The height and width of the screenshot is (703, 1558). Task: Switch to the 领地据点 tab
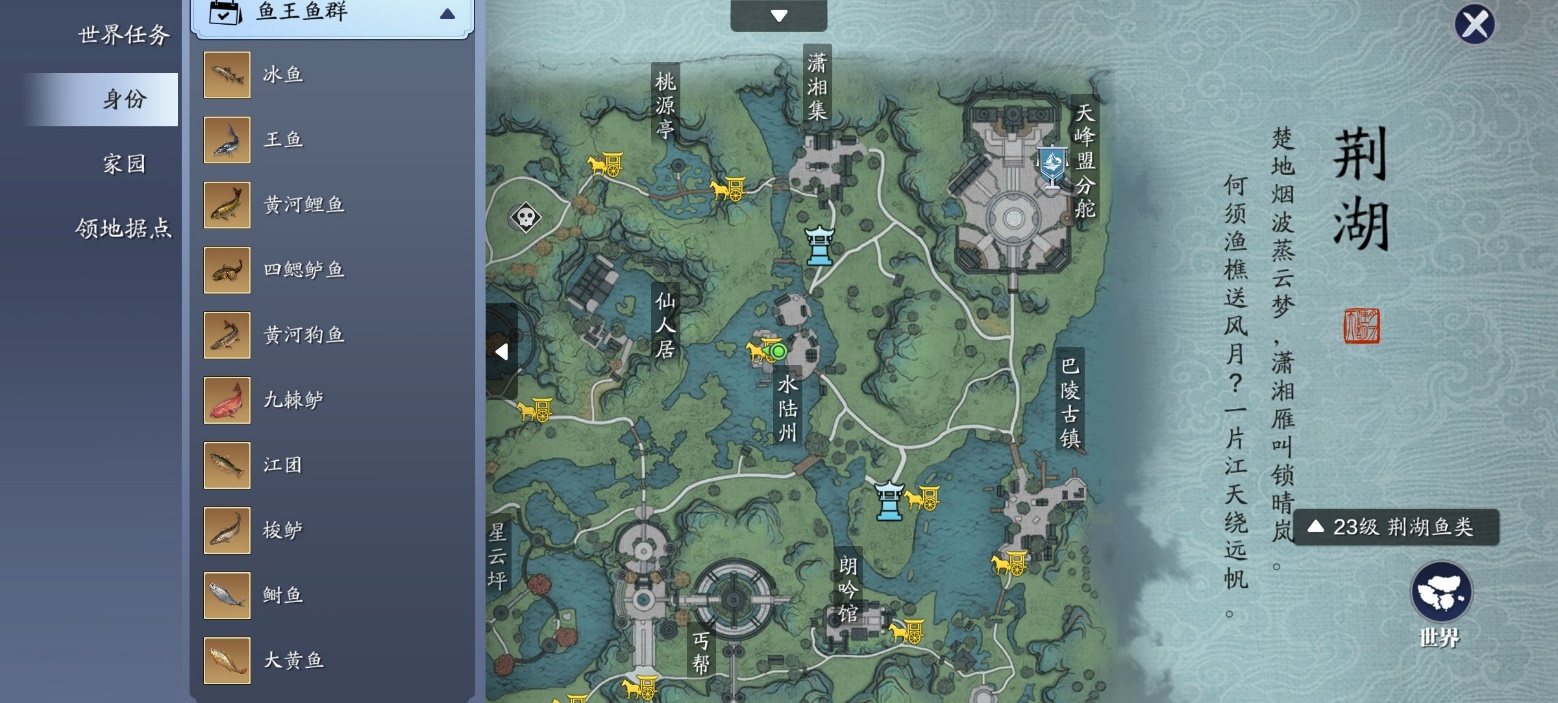tap(124, 228)
